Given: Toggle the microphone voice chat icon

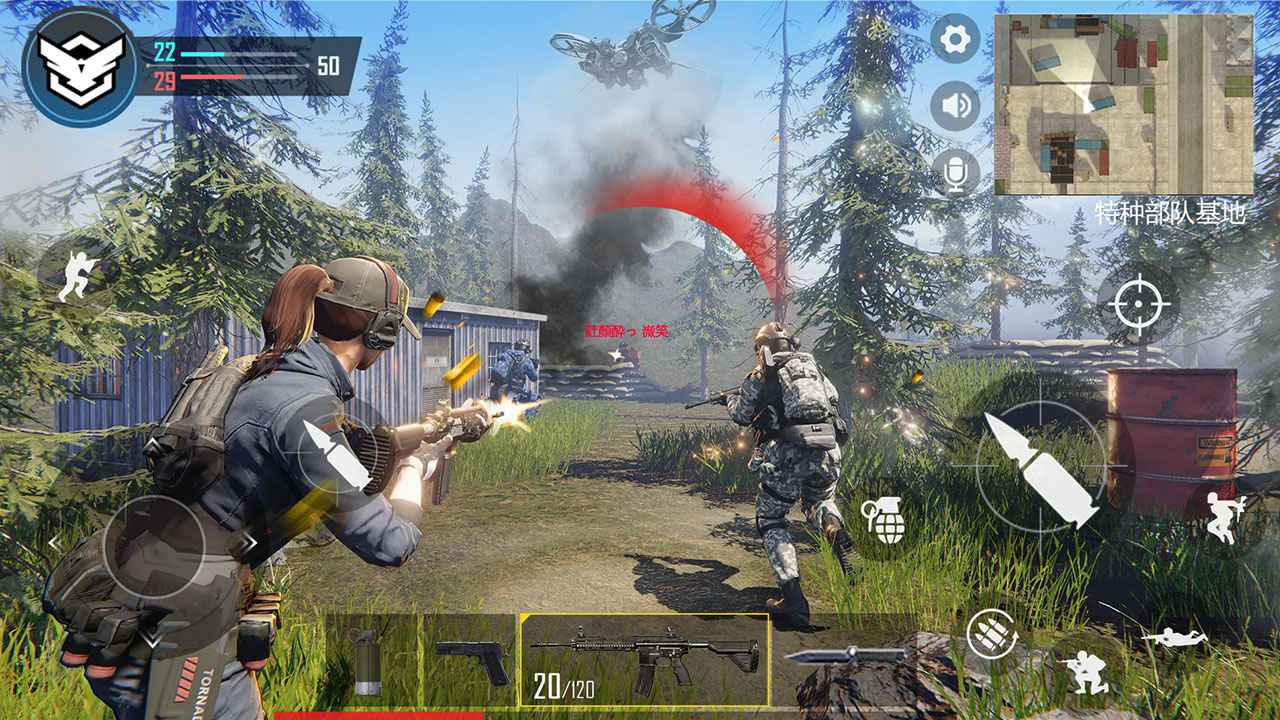Looking at the screenshot, I should pyautogui.click(x=955, y=173).
